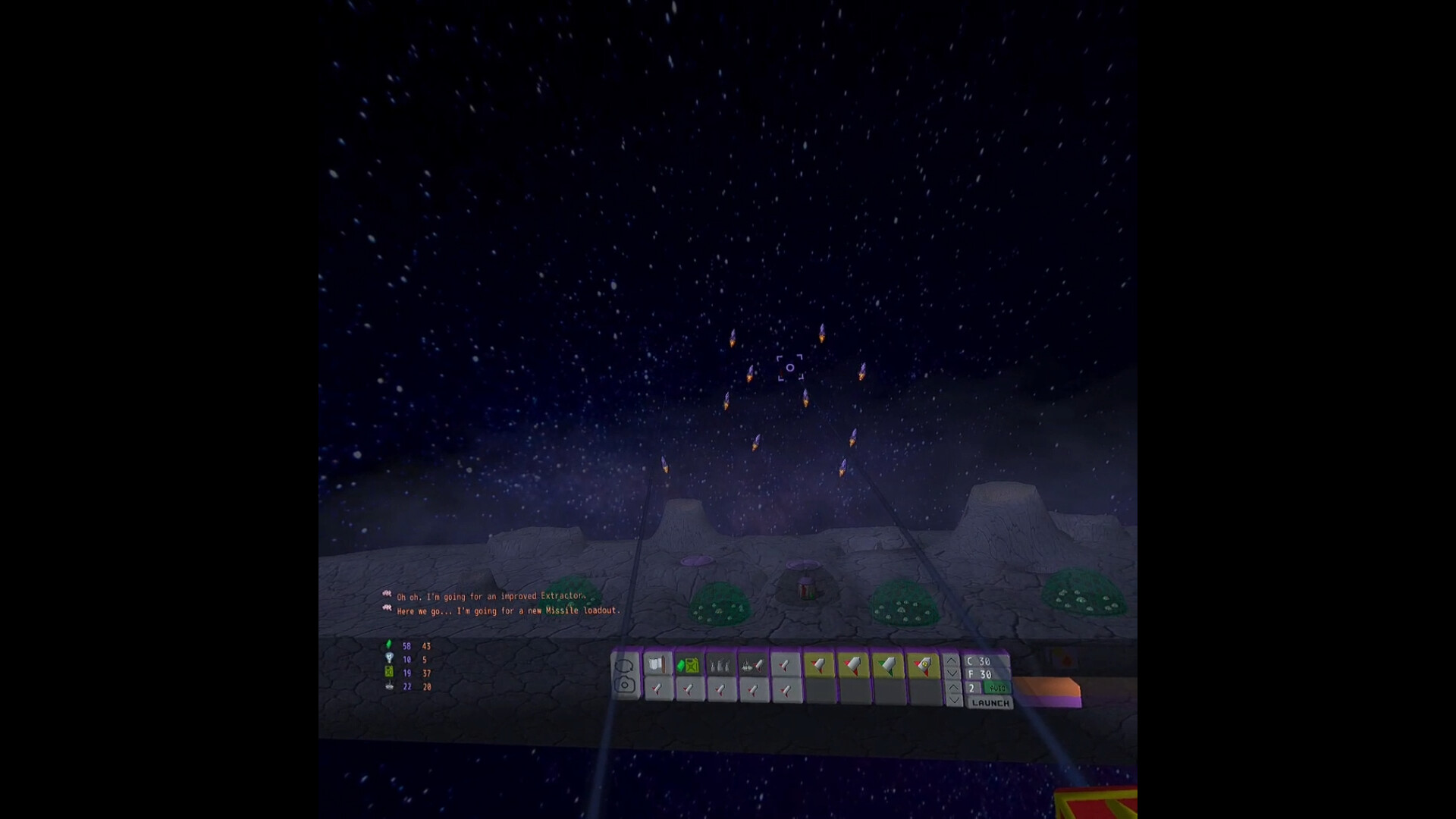Viewport: 1456px width, 819px height.
Task: Click the satellite dish resource icon
Action: (x=388, y=688)
